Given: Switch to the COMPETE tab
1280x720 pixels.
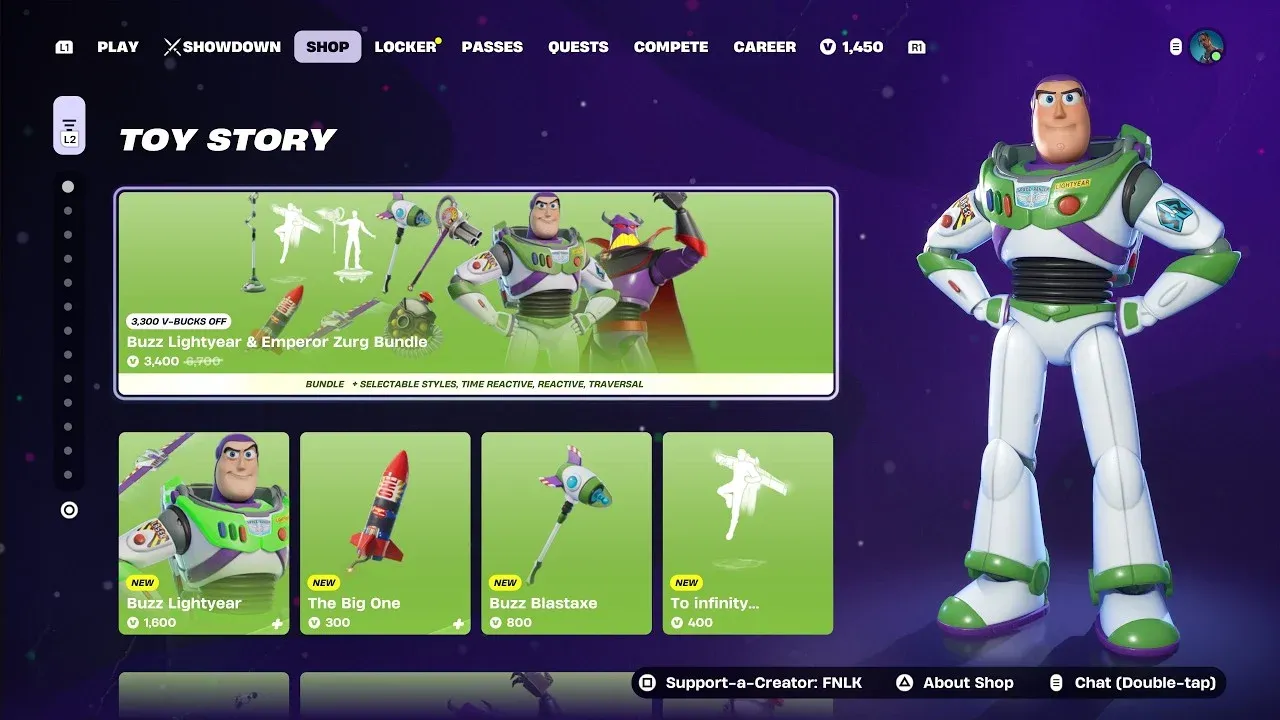Looking at the screenshot, I should [671, 46].
